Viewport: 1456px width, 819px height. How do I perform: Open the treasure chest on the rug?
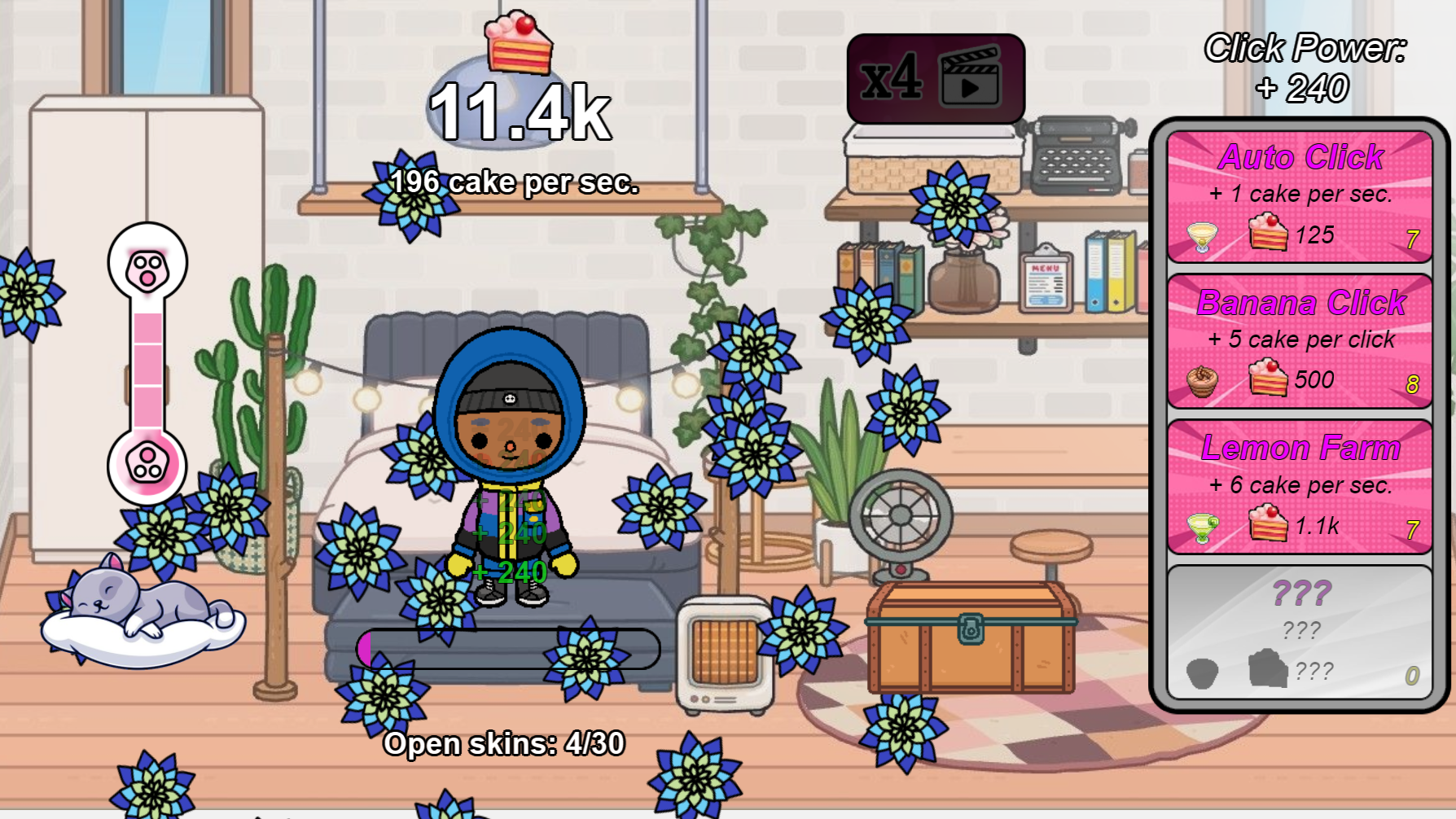point(971,635)
